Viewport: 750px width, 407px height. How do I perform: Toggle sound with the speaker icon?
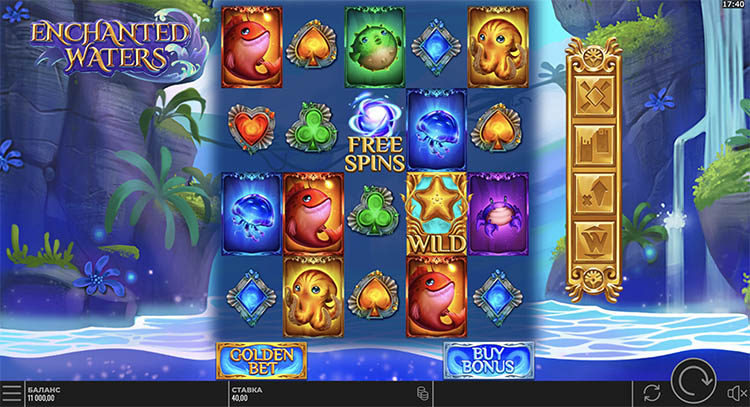click(x=736, y=392)
